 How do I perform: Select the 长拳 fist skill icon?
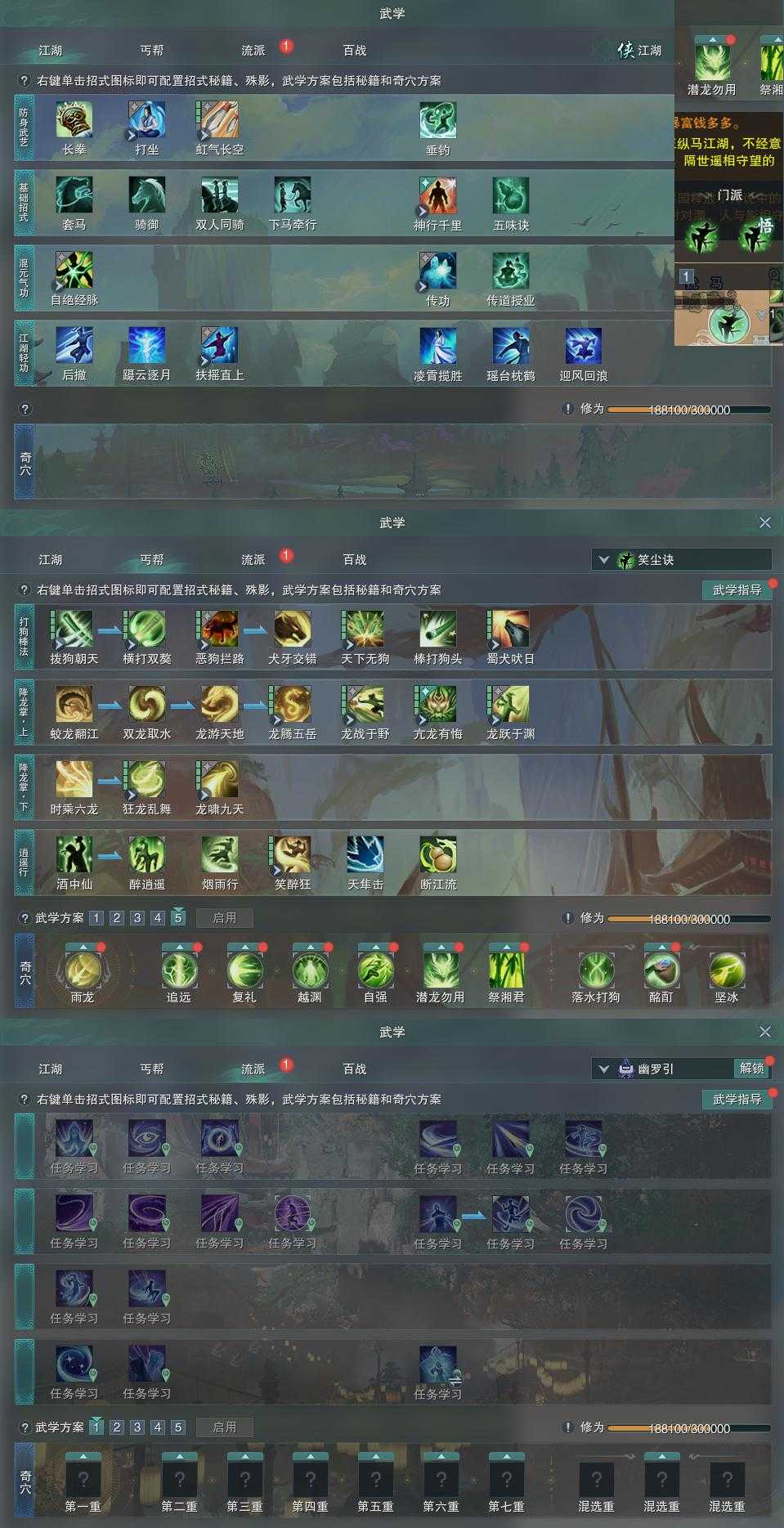point(74,121)
